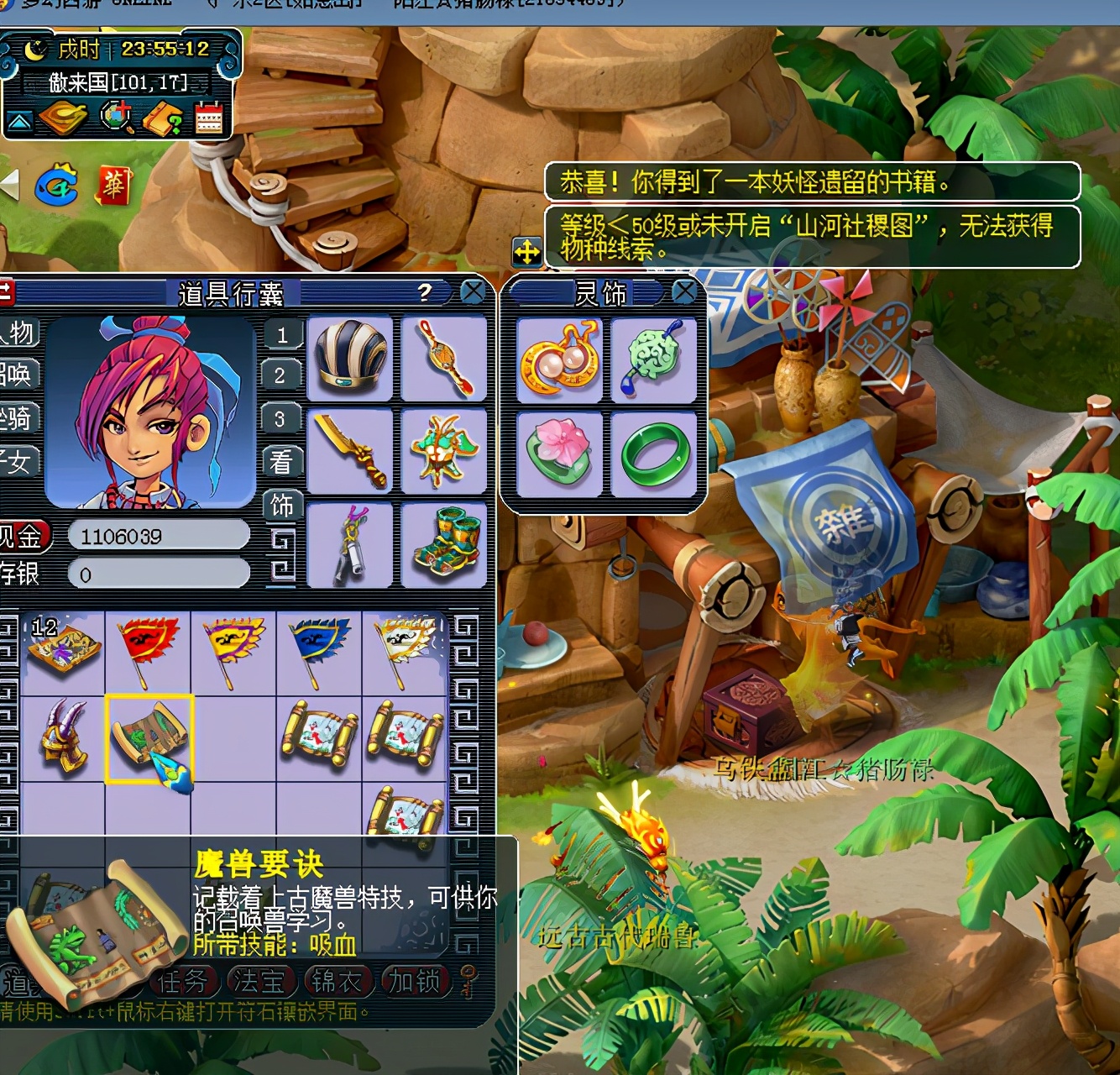The height and width of the screenshot is (1075, 1120).
Task: Switch to equipment set 1
Action: pos(281,335)
